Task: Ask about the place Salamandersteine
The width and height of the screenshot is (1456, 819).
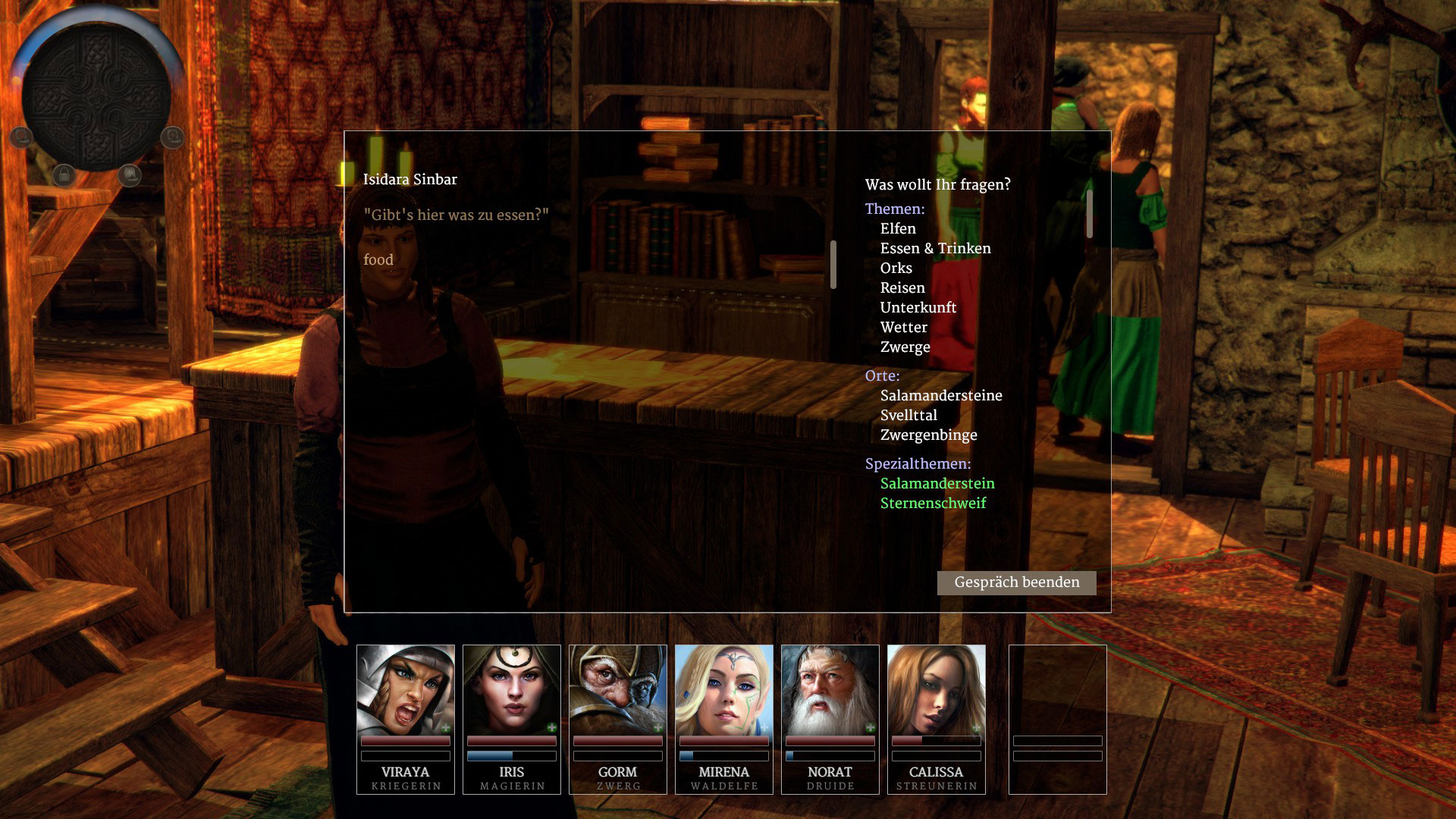Action: (941, 396)
